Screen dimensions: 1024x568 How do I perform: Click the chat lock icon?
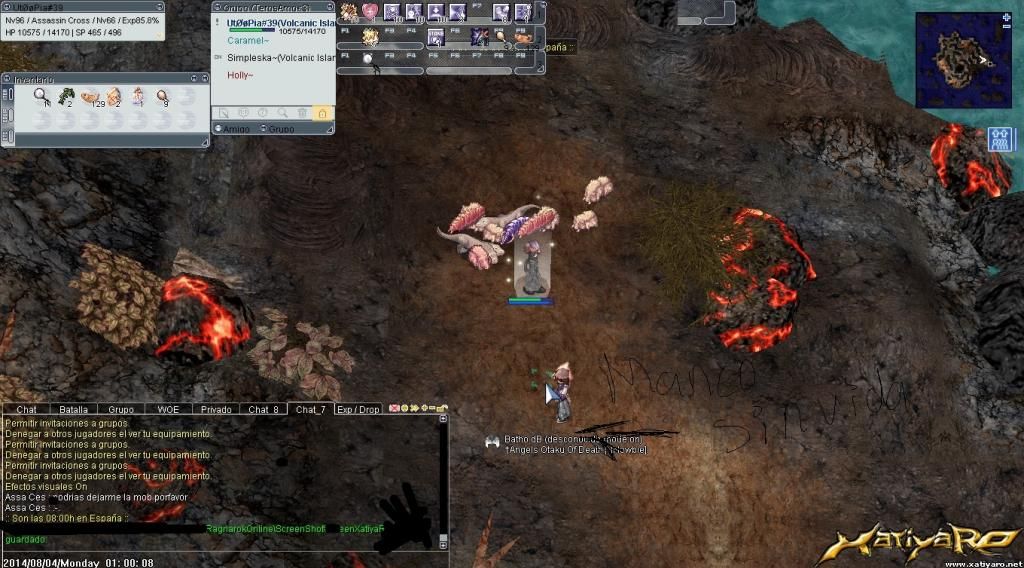(441, 409)
